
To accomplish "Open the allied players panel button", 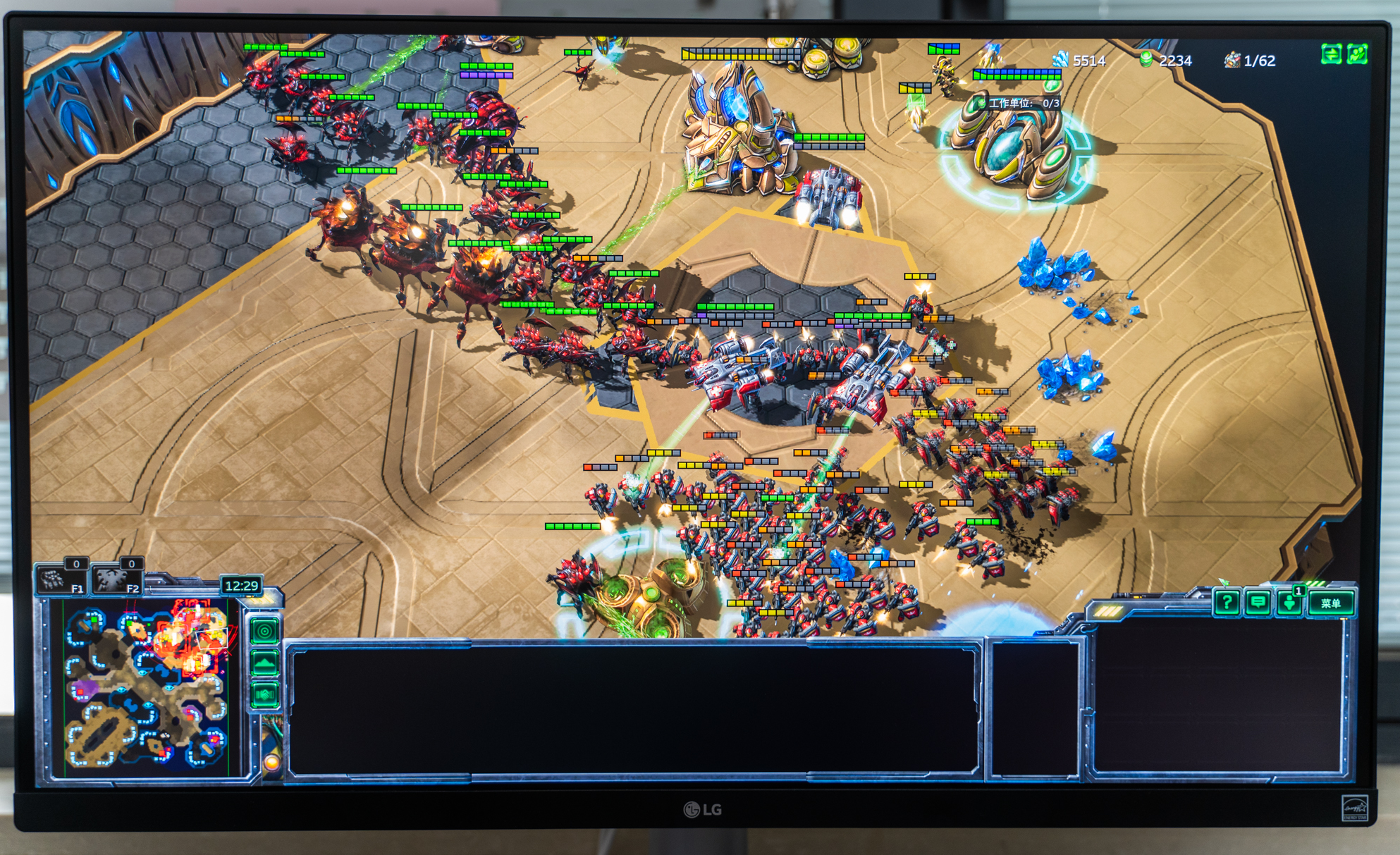I will (x=1358, y=54).
